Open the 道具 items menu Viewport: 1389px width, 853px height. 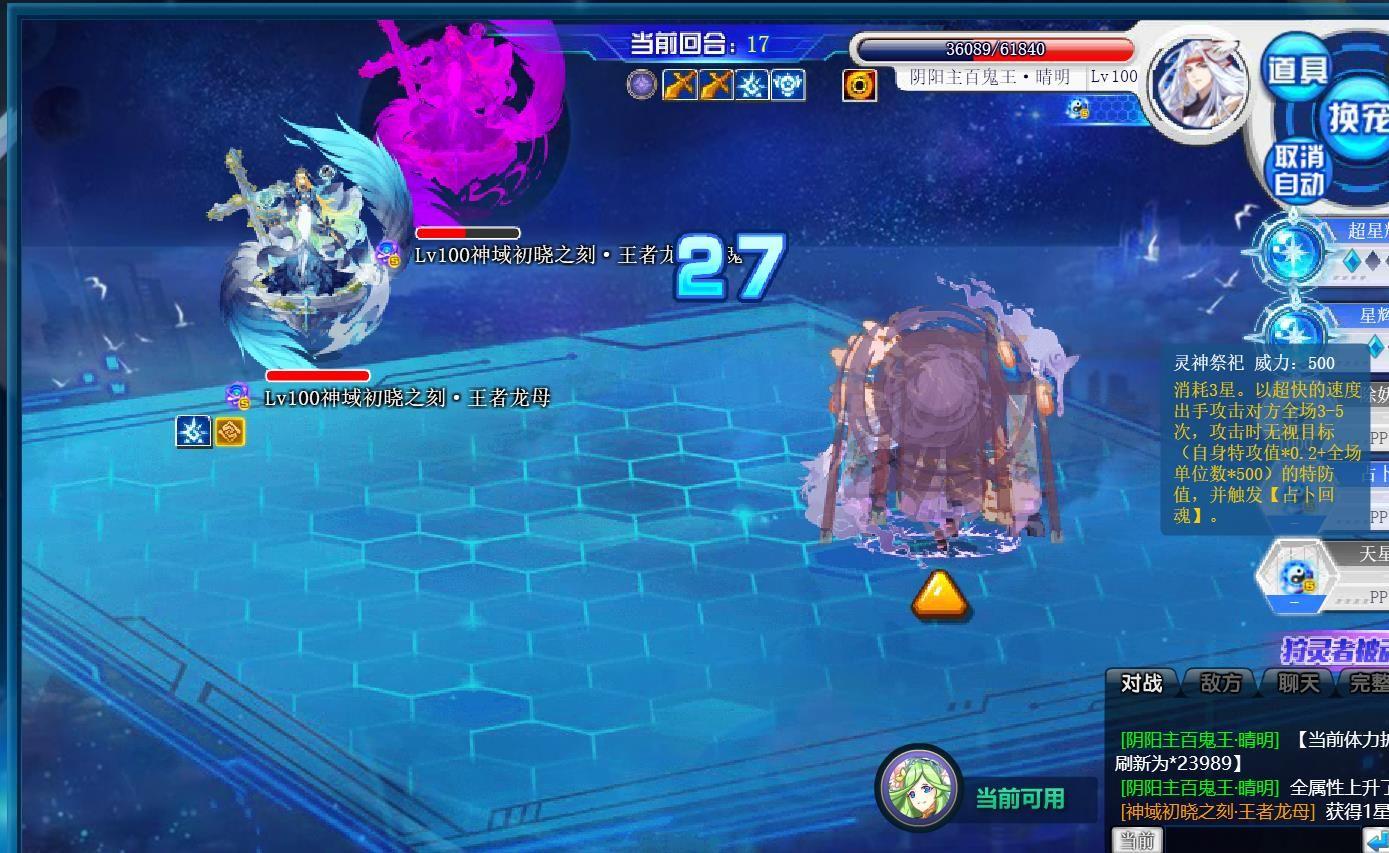click(1297, 69)
